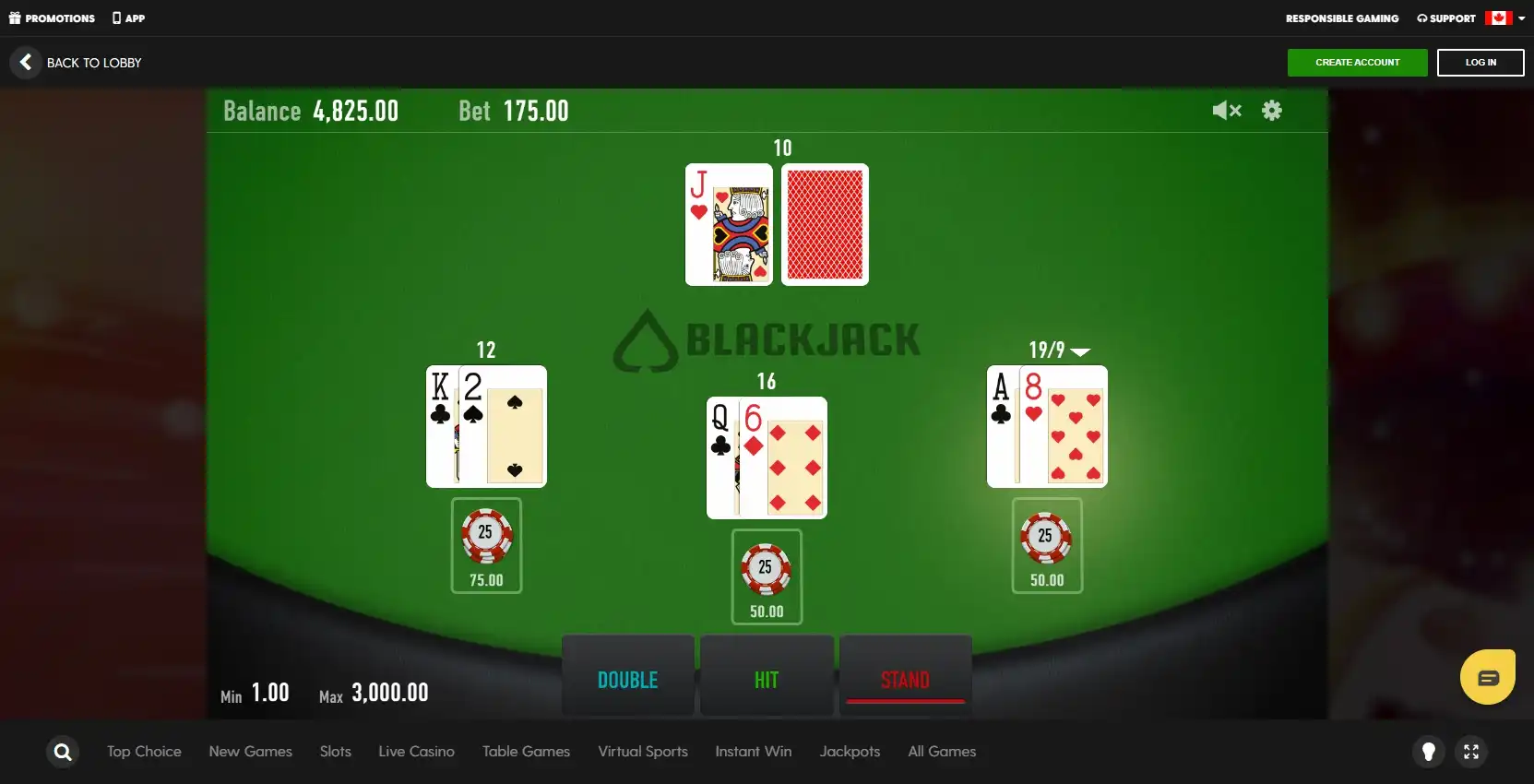Viewport: 1534px width, 784px height.
Task: Open the Support dropdown
Action: click(1446, 18)
